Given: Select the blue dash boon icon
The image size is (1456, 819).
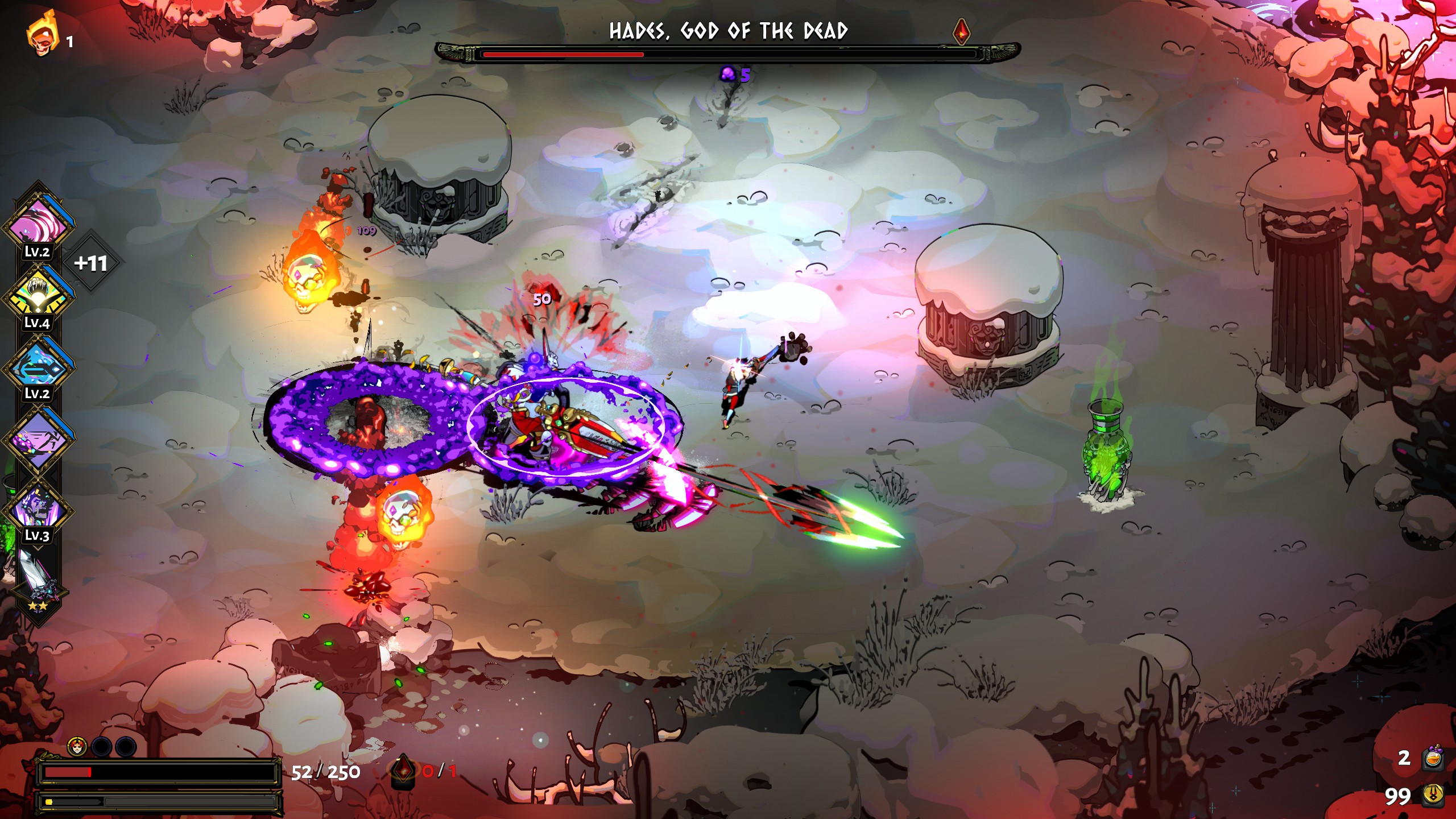Looking at the screenshot, I should [39, 367].
